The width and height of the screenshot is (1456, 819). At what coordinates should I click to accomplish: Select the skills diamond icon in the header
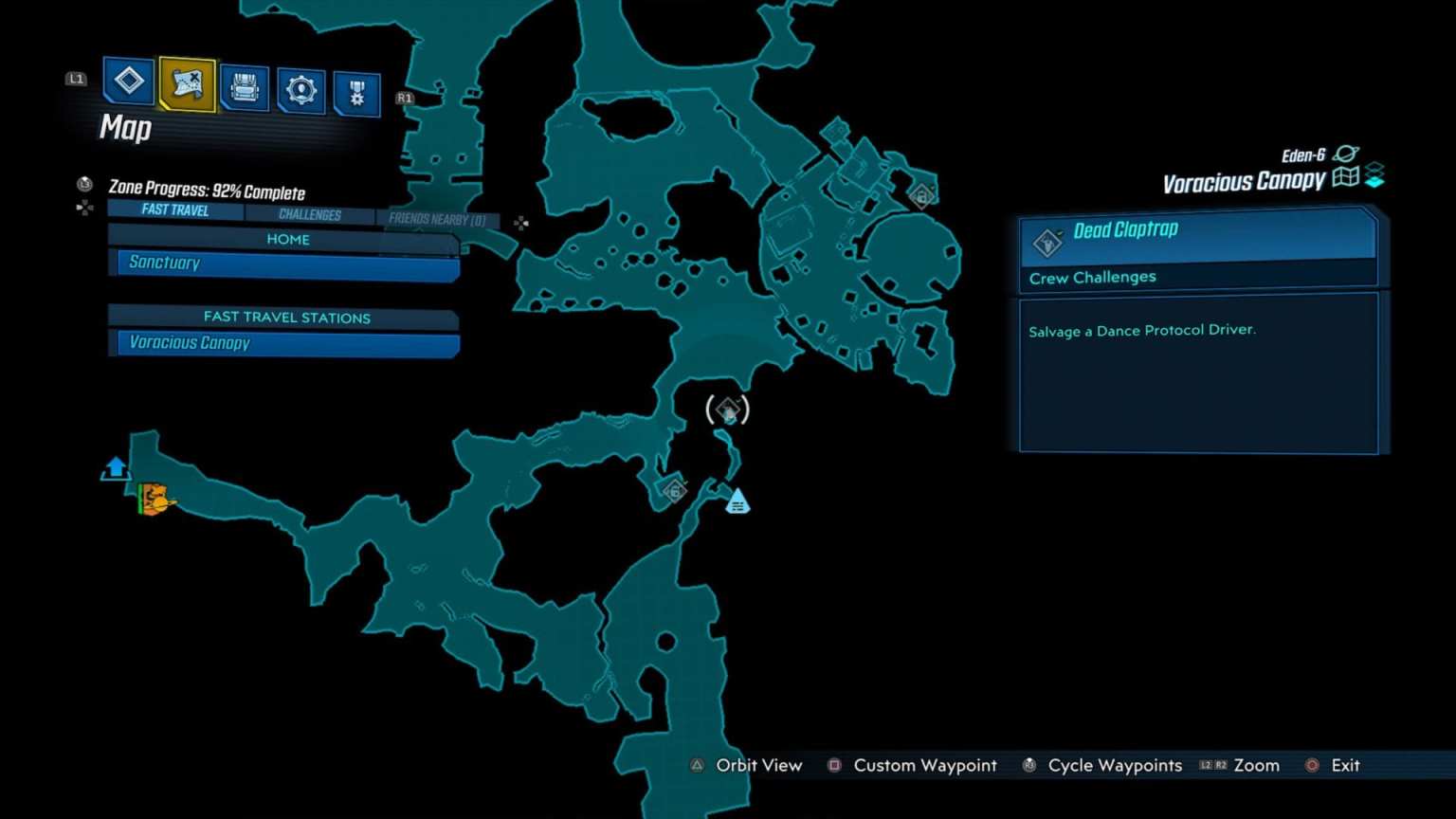click(x=128, y=82)
